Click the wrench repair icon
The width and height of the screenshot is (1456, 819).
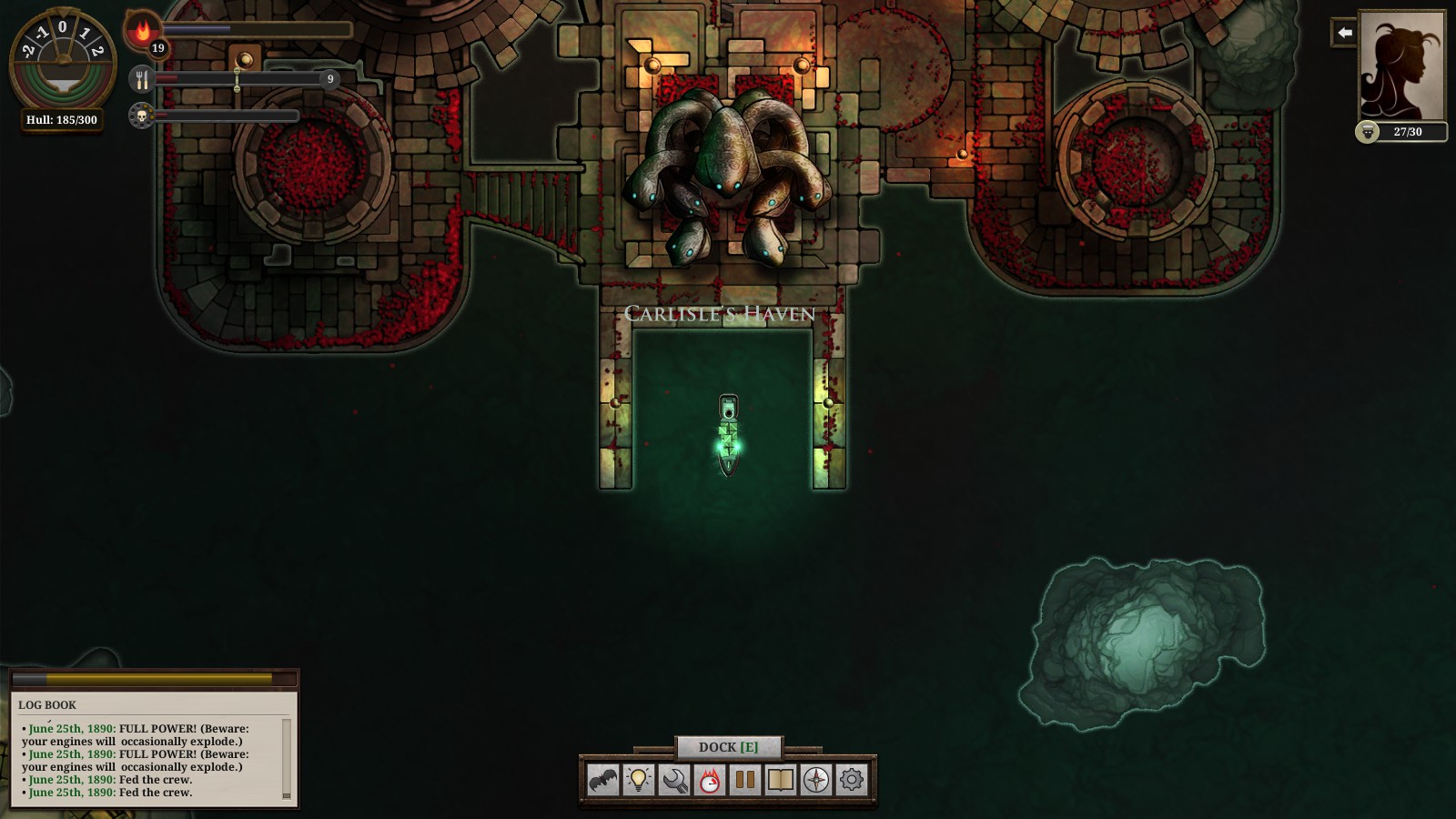[x=674, y=780]
